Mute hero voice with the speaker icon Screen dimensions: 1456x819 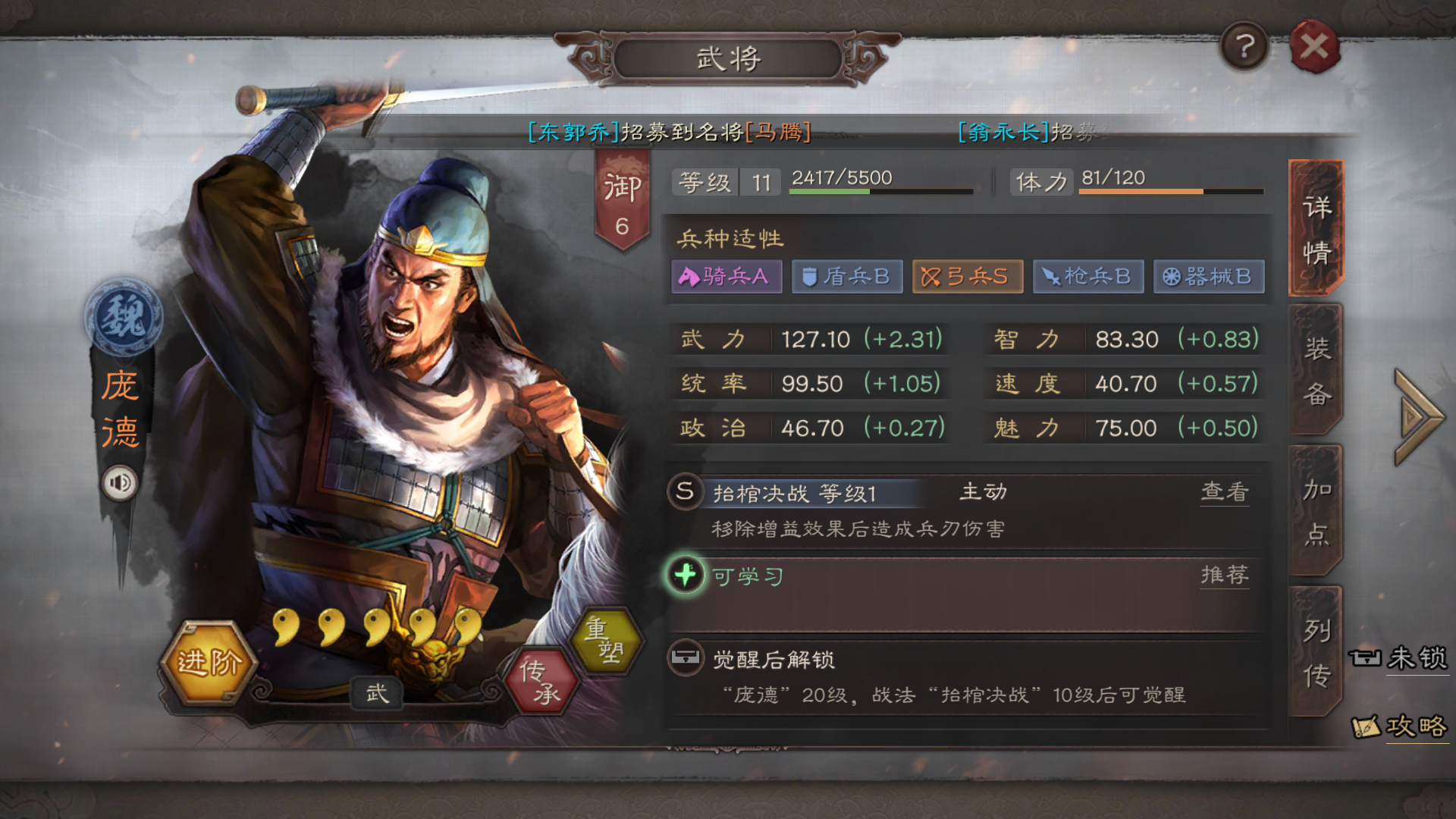coord(121,482)
